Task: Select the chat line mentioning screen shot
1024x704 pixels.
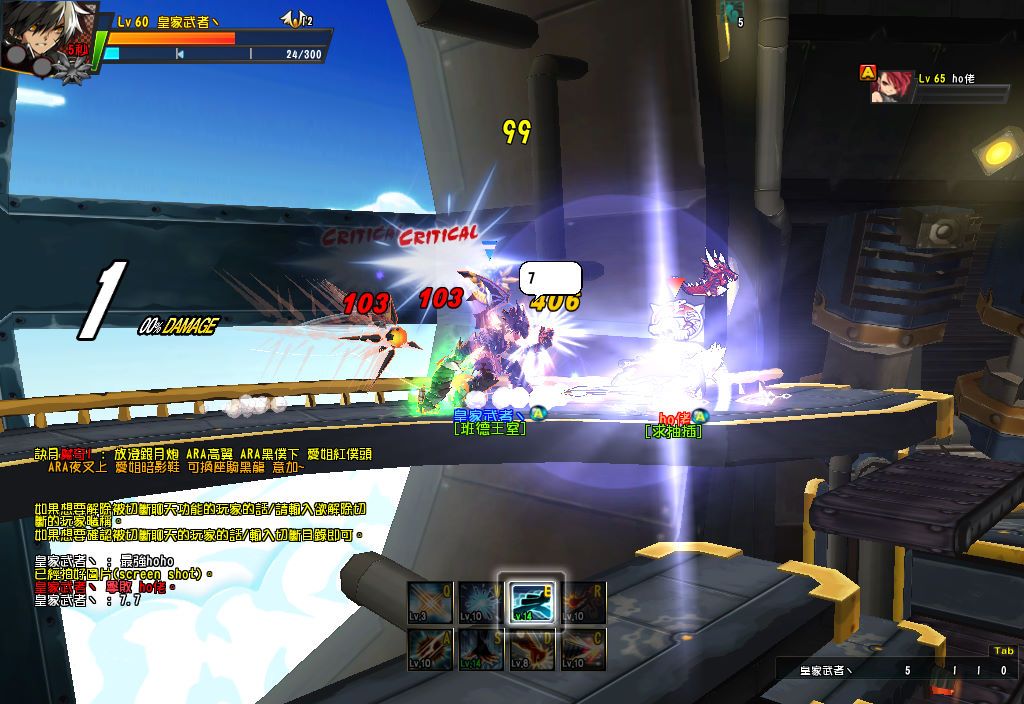Action: tap(123, 575)
